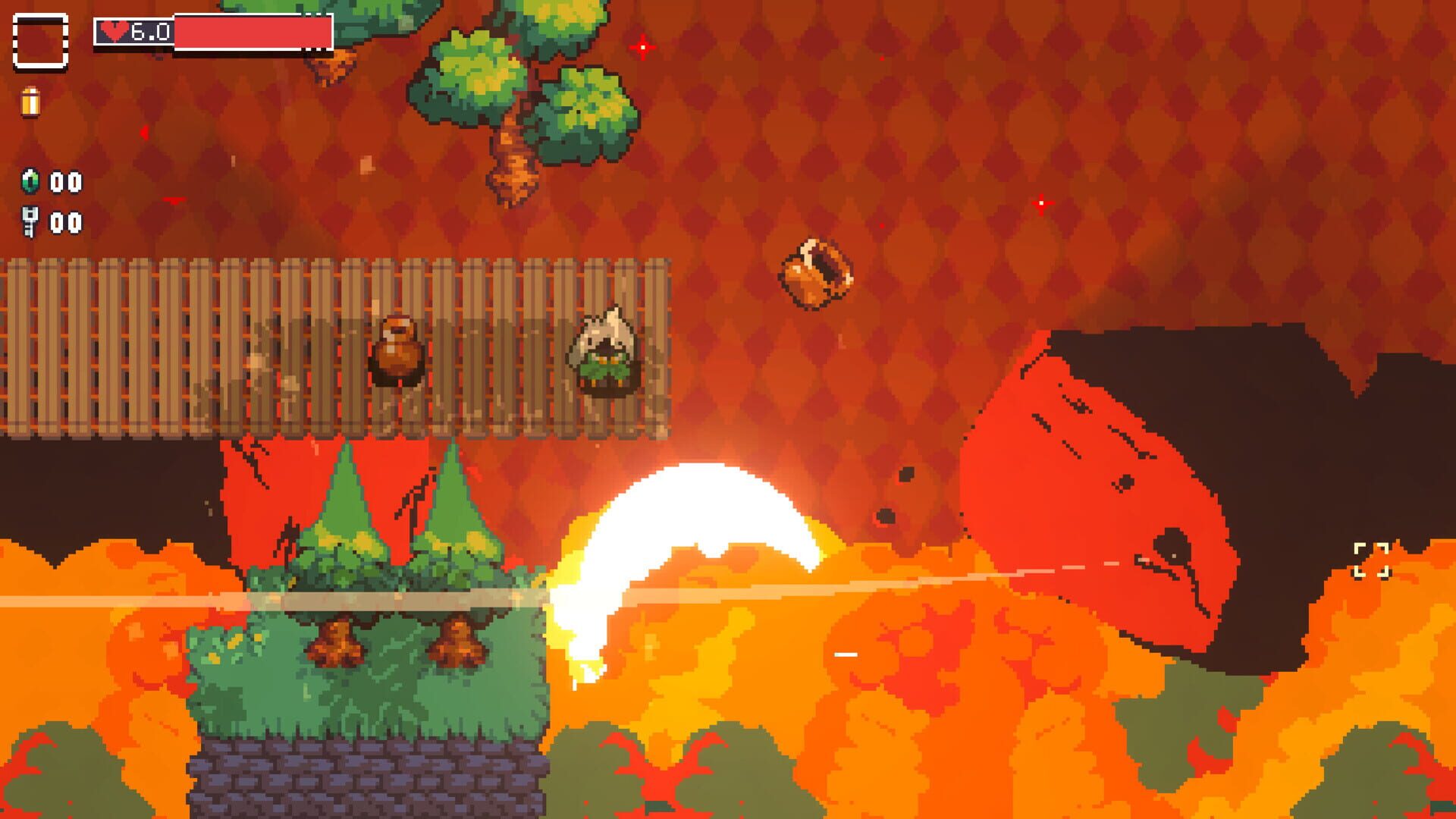Click the heart icon on the health bar

114,30
